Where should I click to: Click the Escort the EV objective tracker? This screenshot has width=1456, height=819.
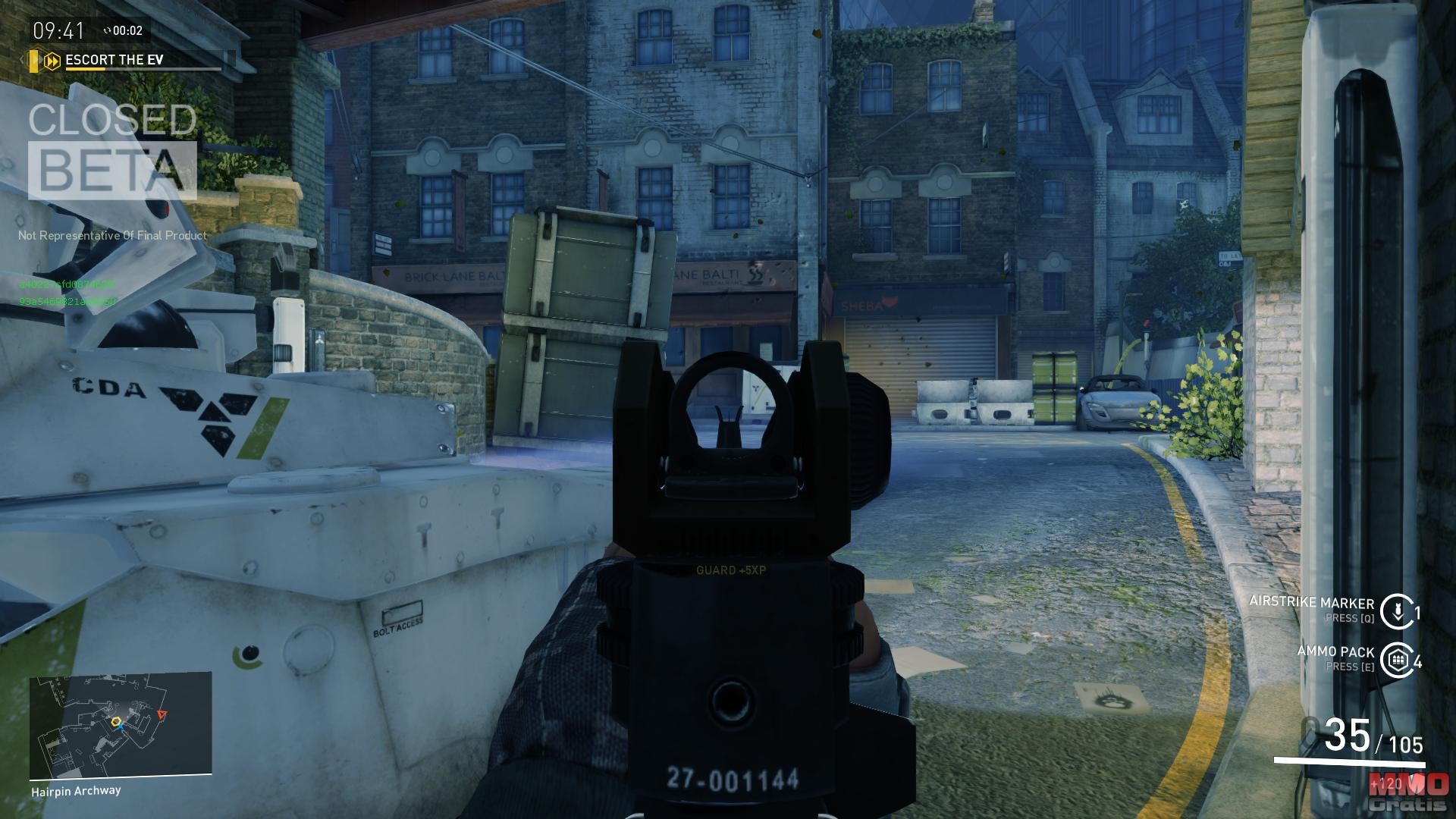tap(115, 60)
